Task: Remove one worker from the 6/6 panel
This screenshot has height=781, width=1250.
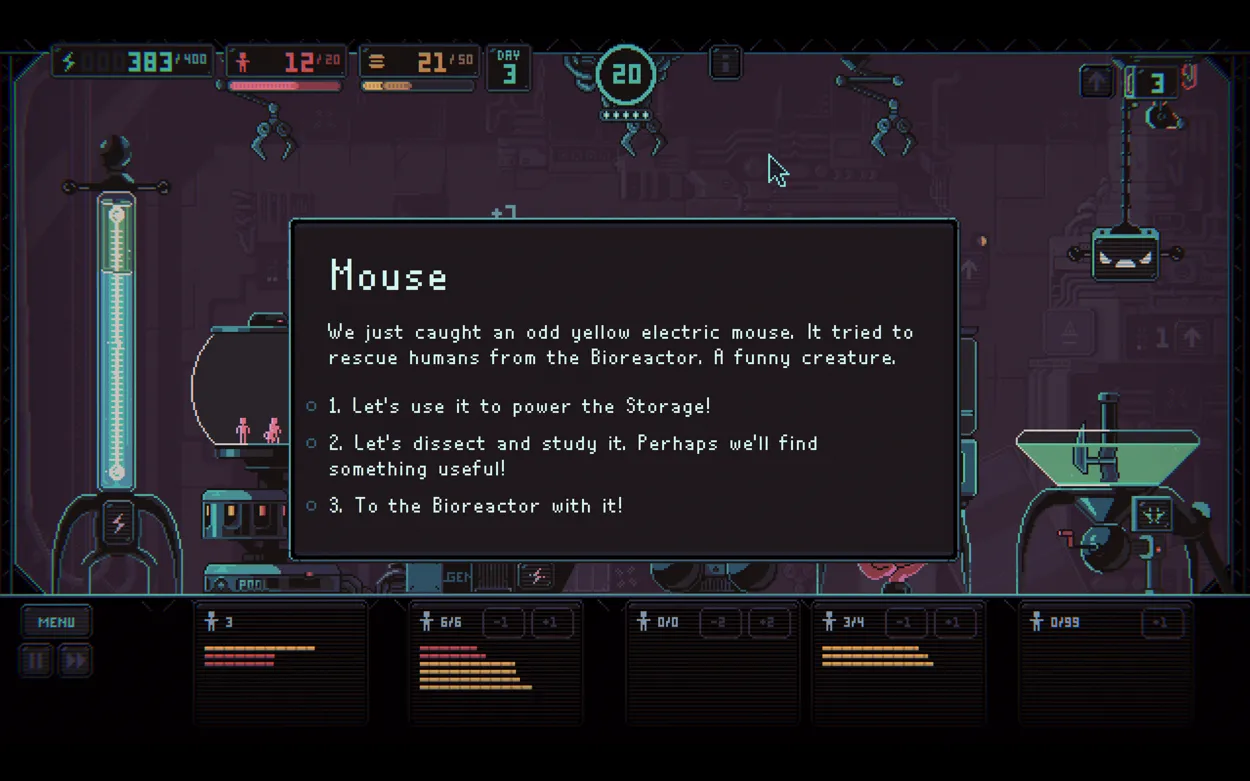Action: tap(503, 623)
